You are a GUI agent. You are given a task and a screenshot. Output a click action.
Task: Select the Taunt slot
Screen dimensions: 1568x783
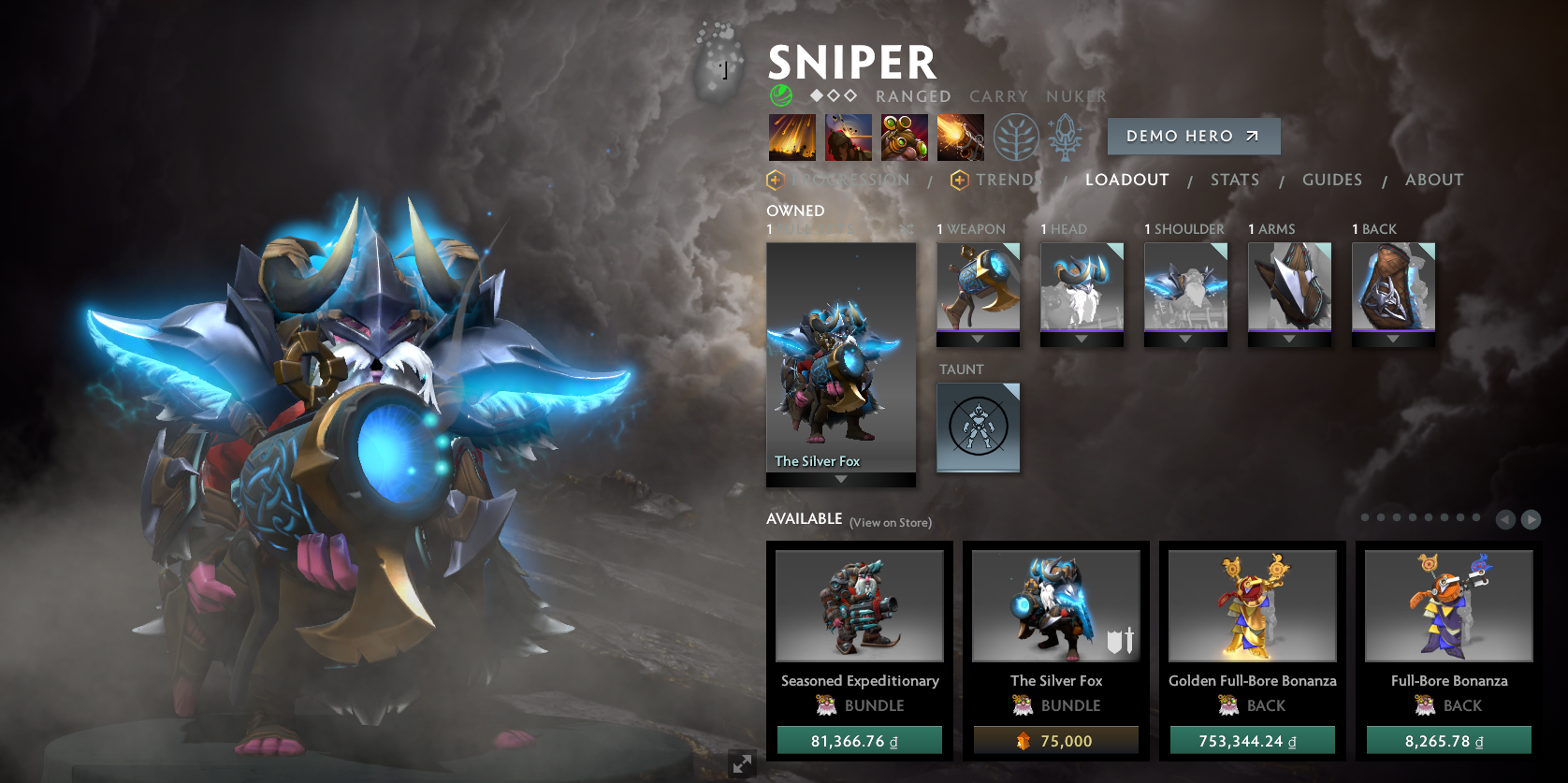pos(978,428)
